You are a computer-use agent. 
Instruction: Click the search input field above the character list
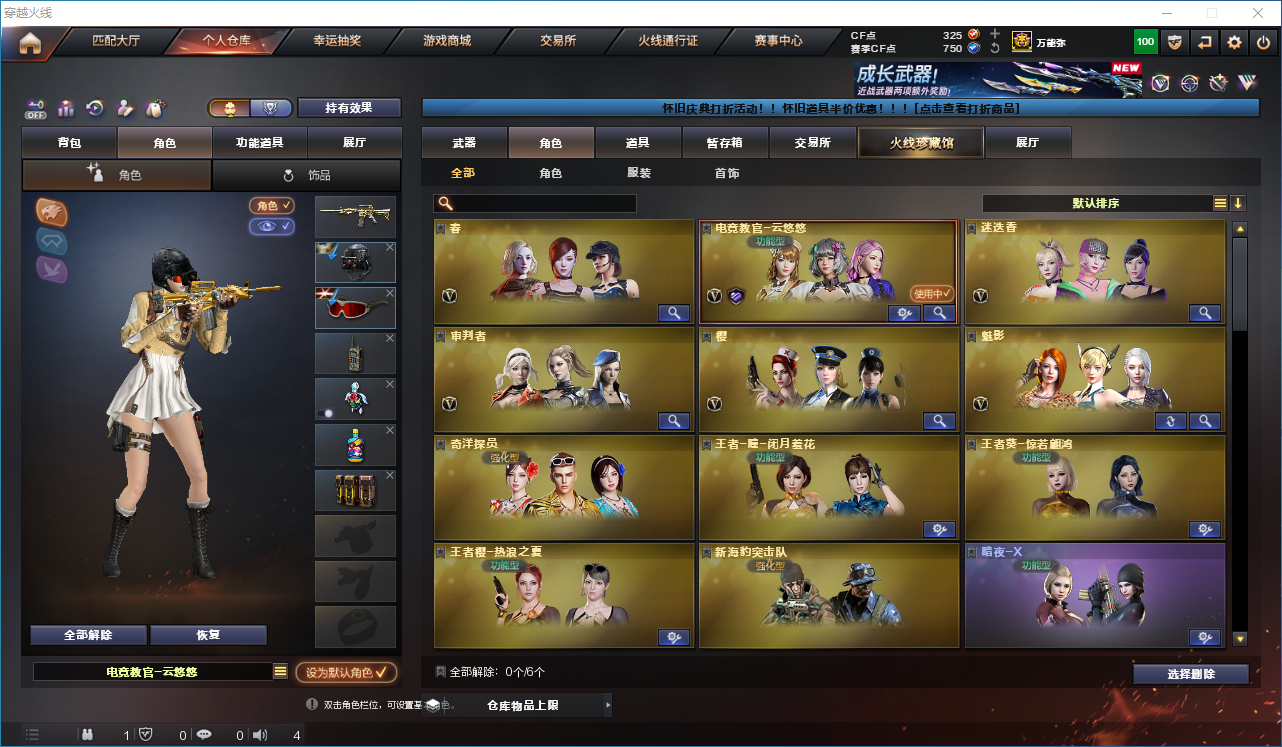click(x=535, y=203)
